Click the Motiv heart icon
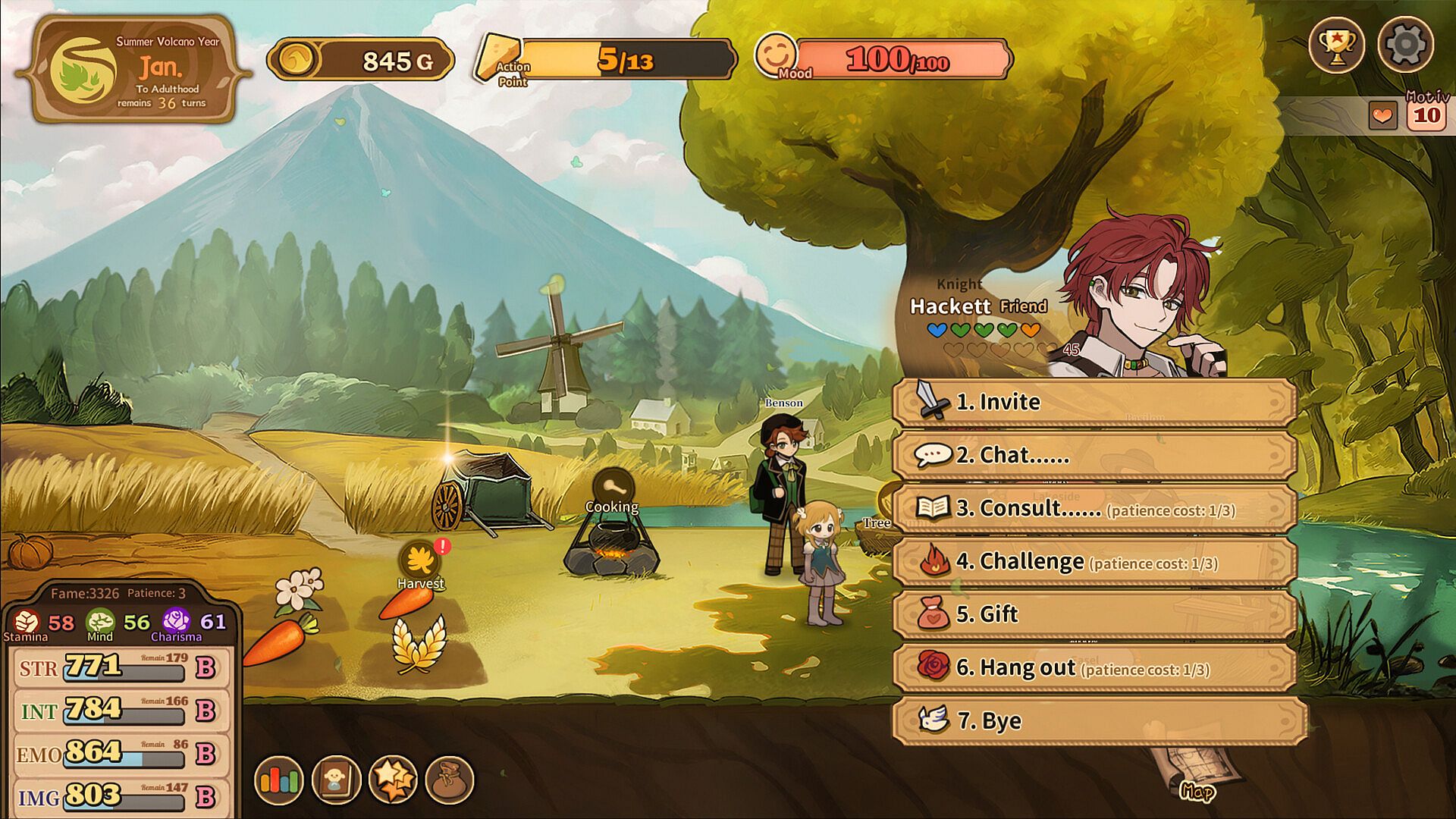 1382,116
